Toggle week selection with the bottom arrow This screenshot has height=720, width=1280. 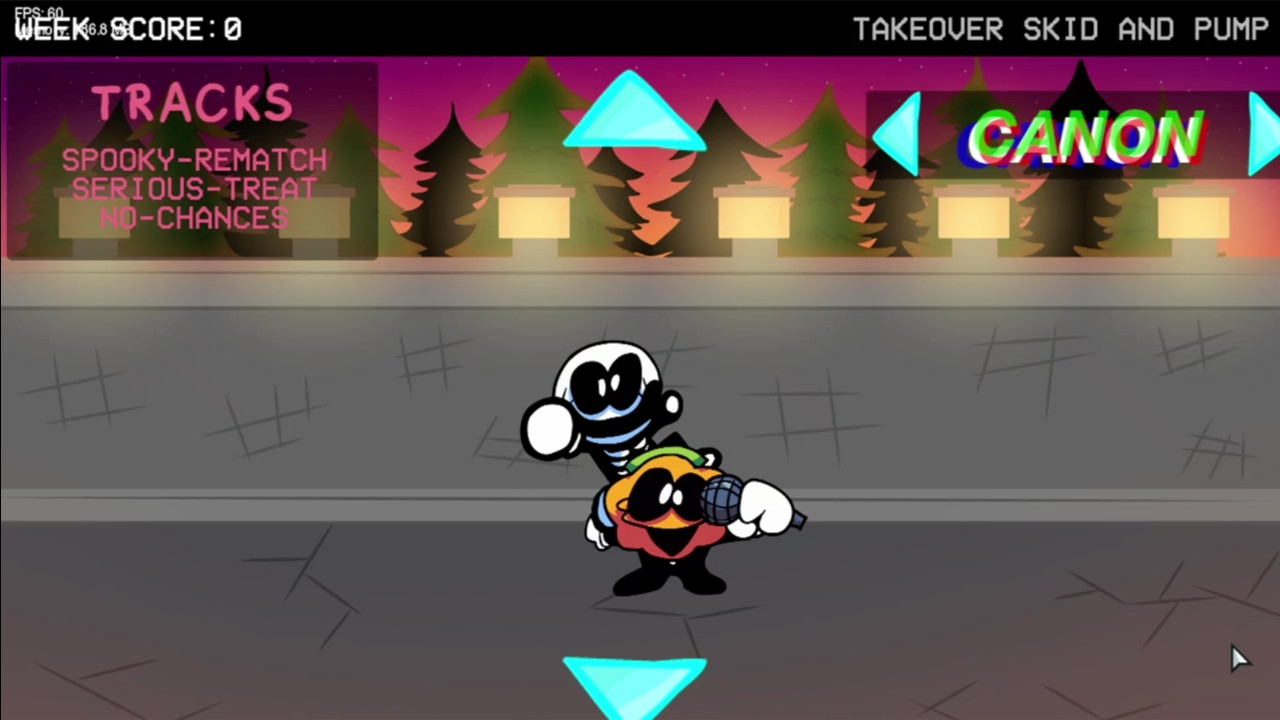tap(633, 680)
